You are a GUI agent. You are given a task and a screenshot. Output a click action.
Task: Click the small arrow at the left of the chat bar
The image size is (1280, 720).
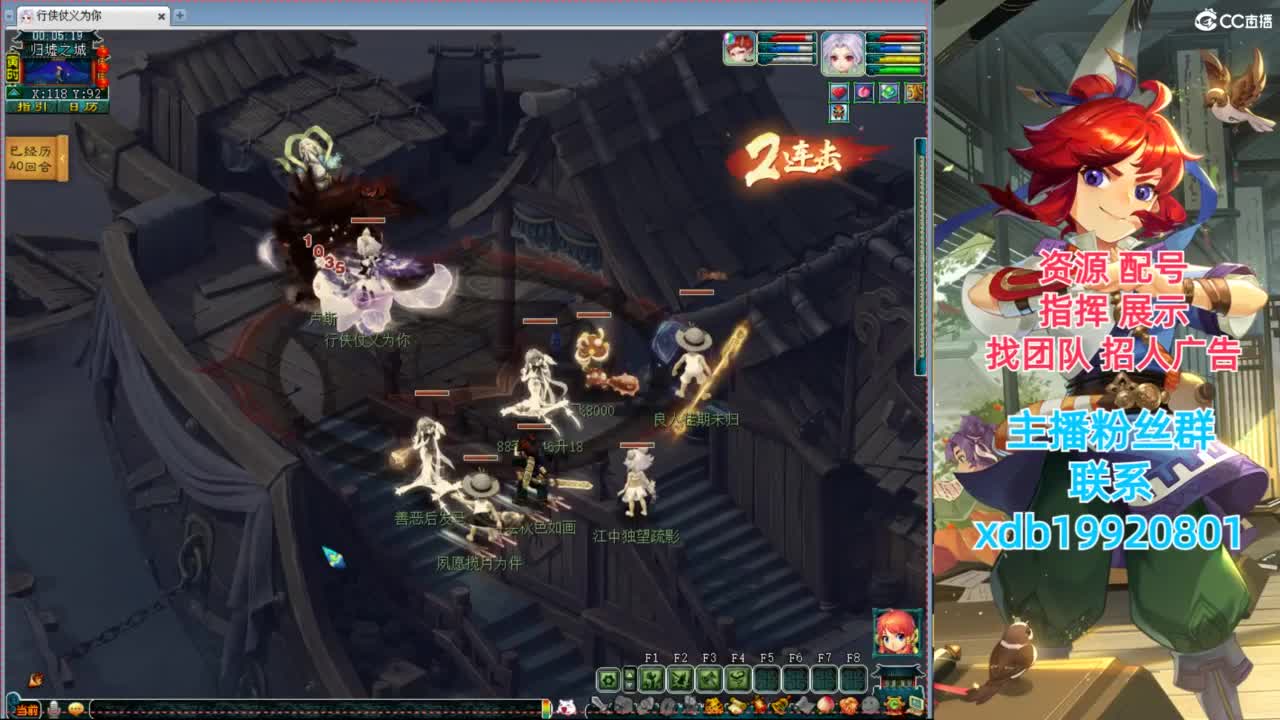8,711
